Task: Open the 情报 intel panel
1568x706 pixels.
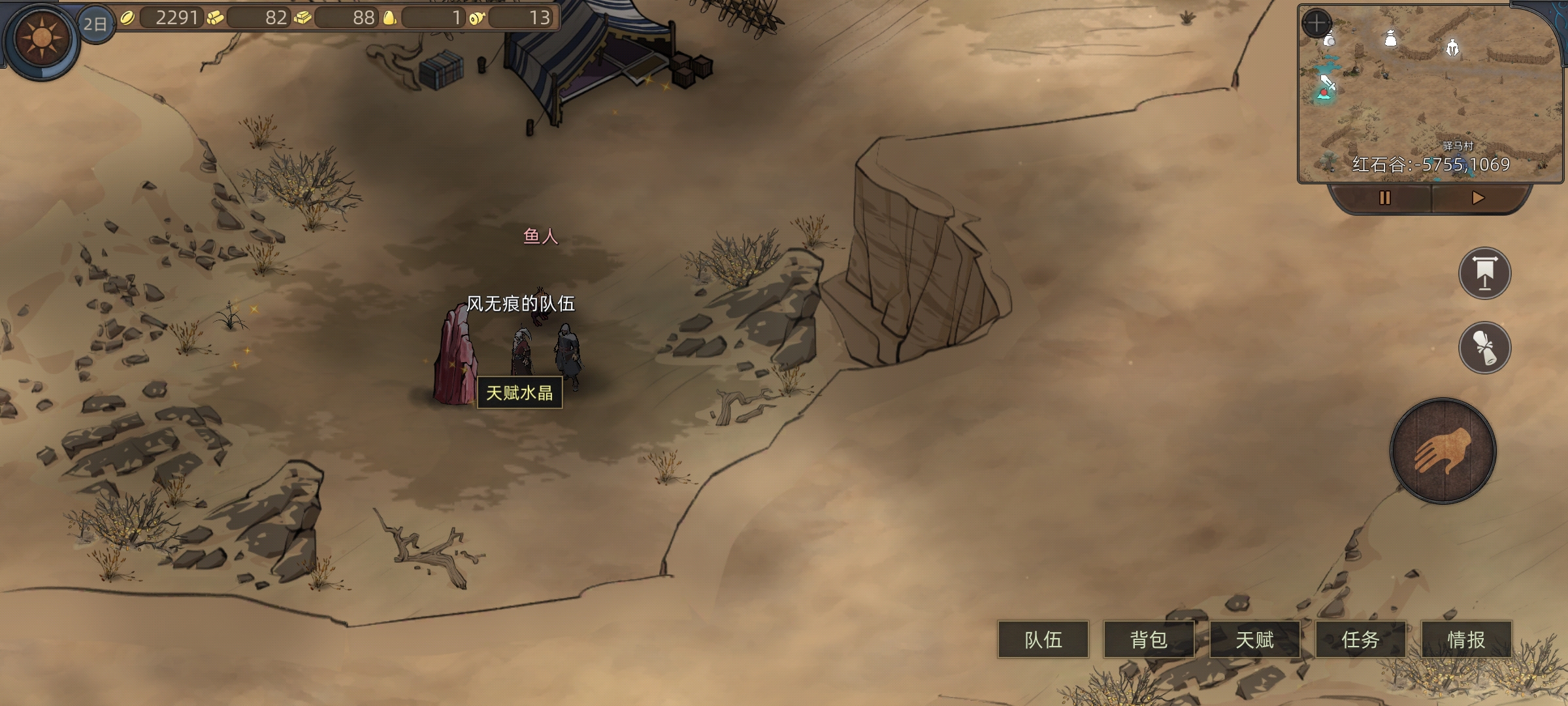Action: tap(1466, 639)
